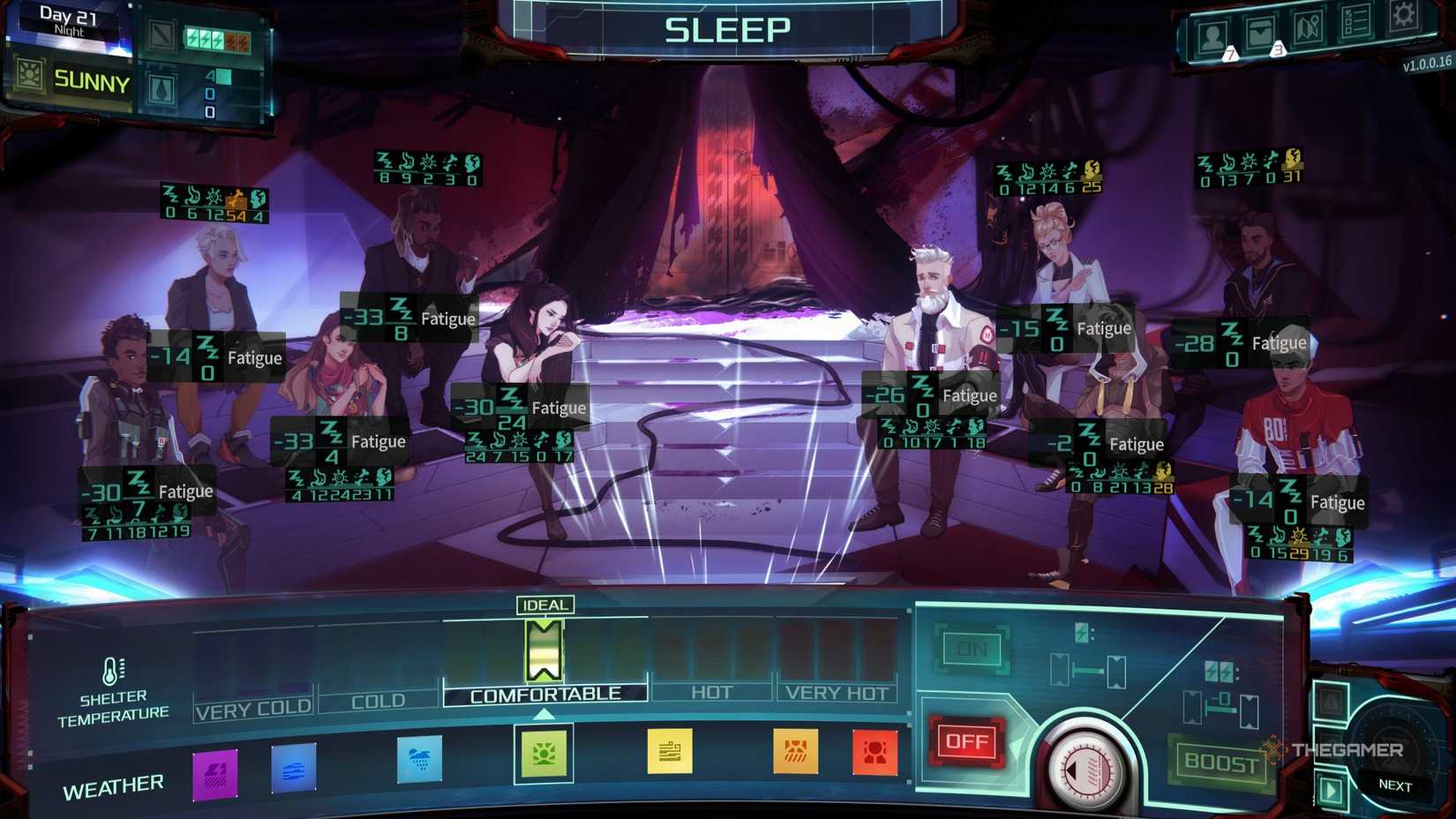Click NEXT in the bottom-right corner
Viewport: 1456px width, 819px height.
tap(1394, 784)
